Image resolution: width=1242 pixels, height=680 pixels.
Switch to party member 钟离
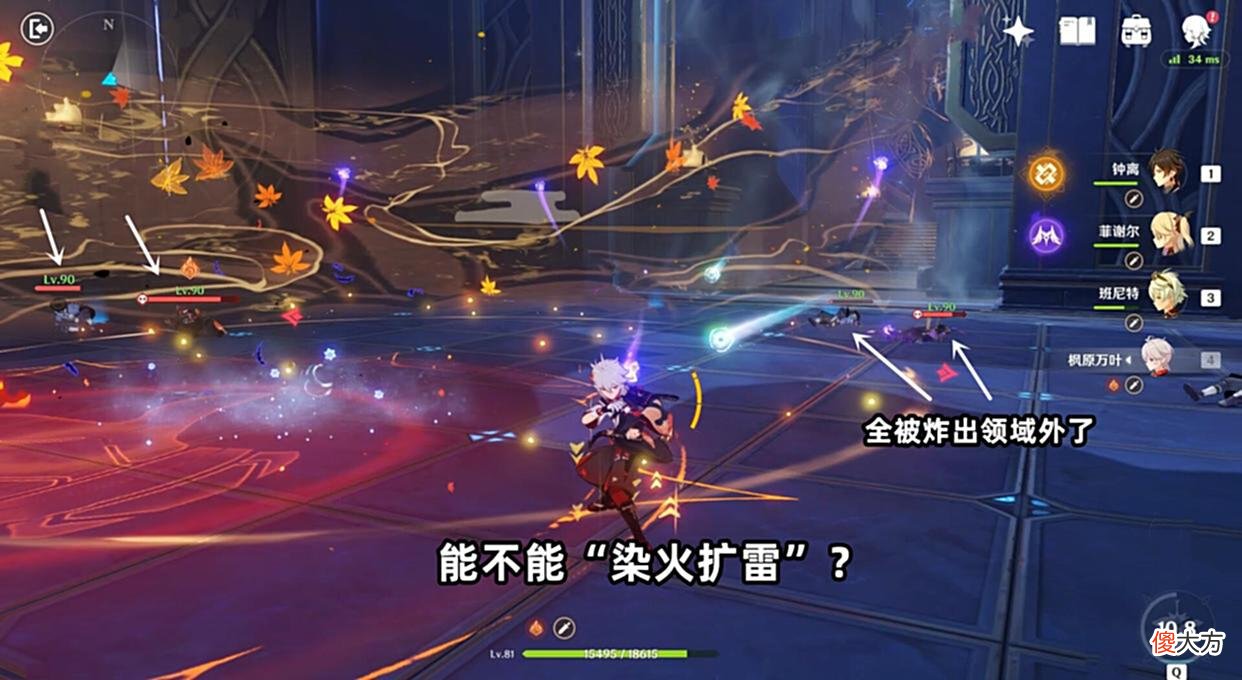coord(1166,171)
